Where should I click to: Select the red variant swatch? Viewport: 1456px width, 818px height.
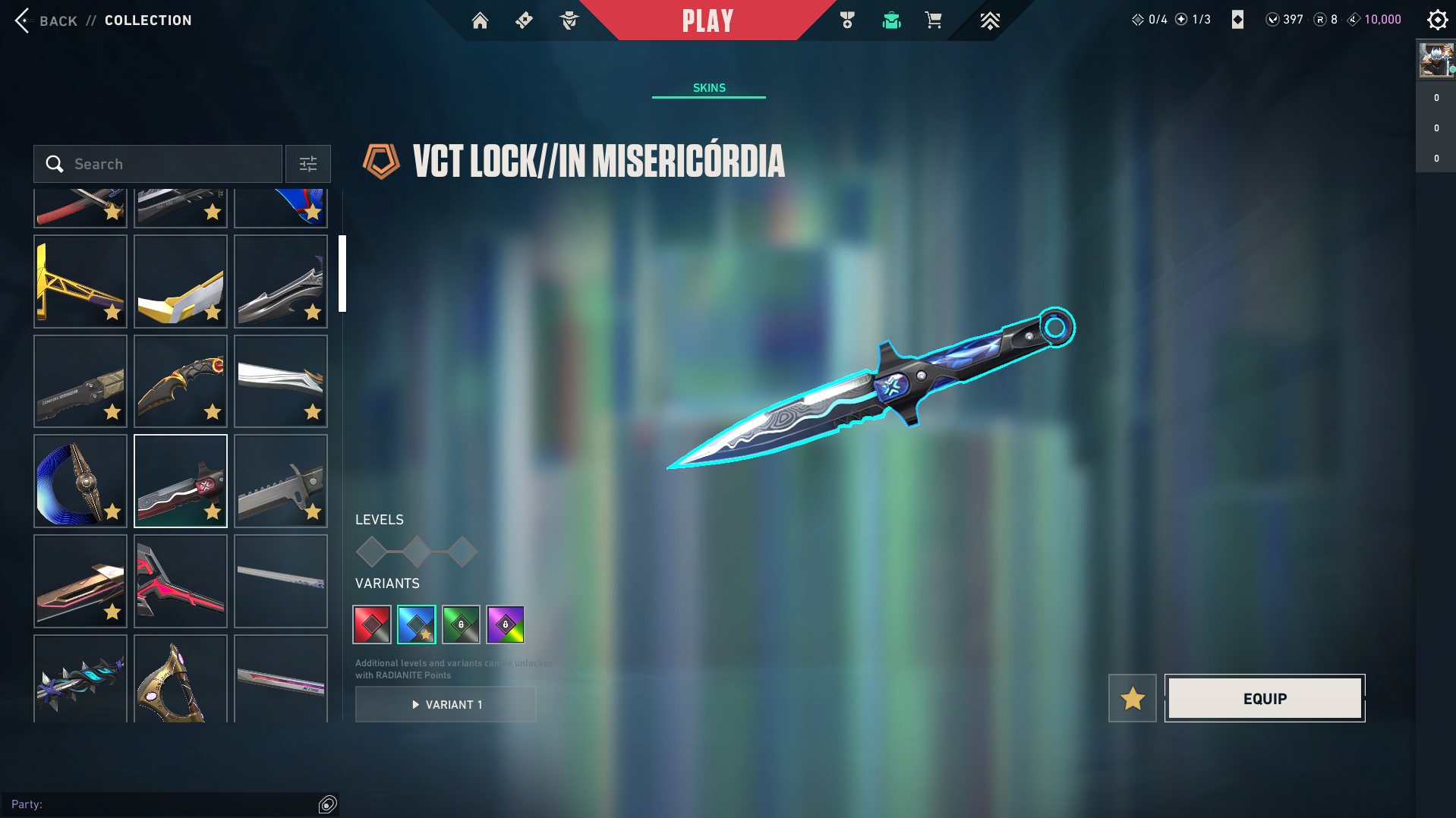tap(372, 625)
